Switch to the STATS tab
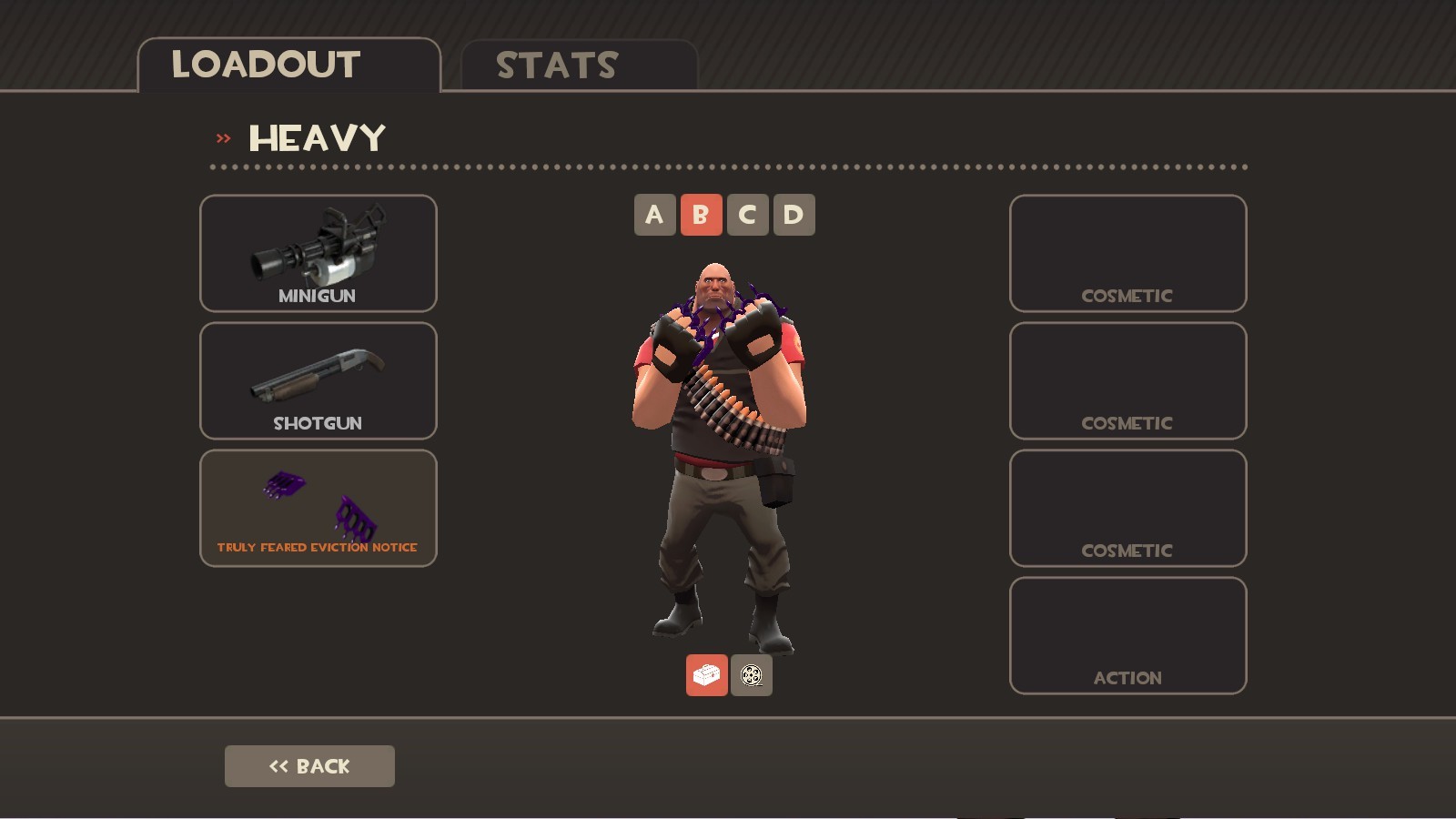The image size is (1456, 819). (556, 64)
